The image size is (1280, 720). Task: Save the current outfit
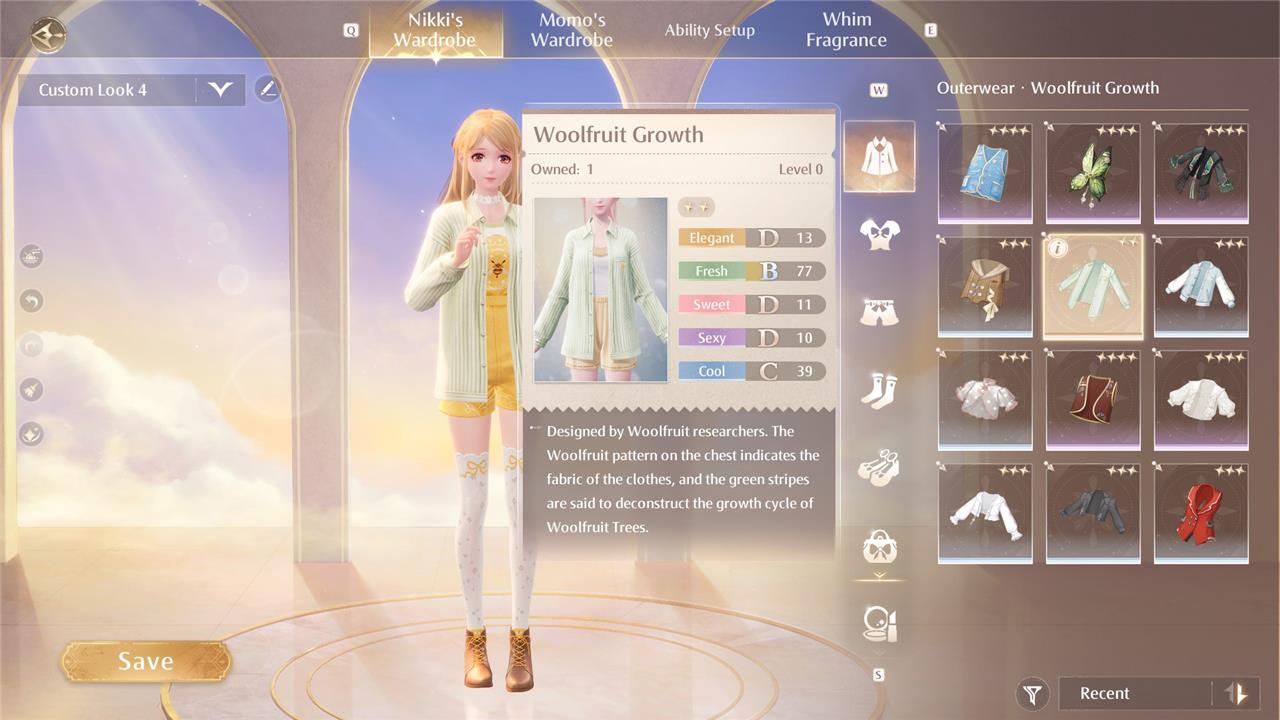tap(146, 661)
